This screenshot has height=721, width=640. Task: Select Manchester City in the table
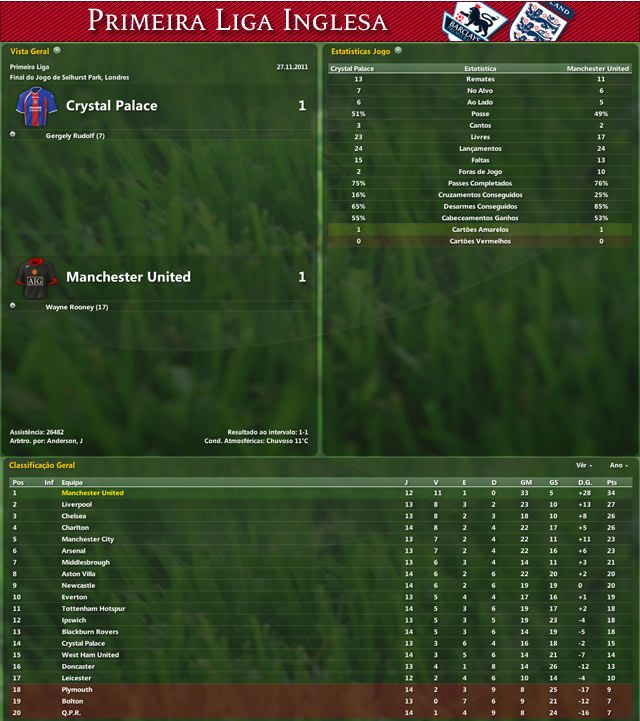pos(87,539)
